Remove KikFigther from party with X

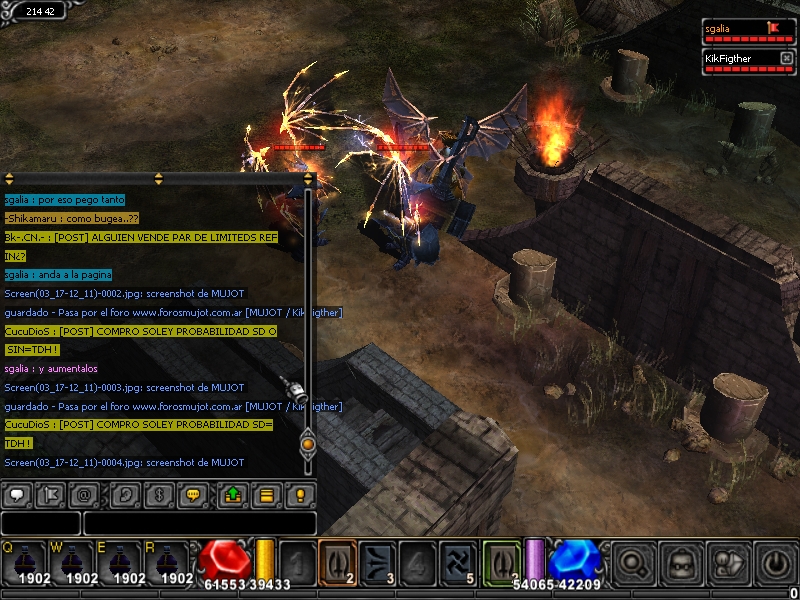(x=786, y=59)
